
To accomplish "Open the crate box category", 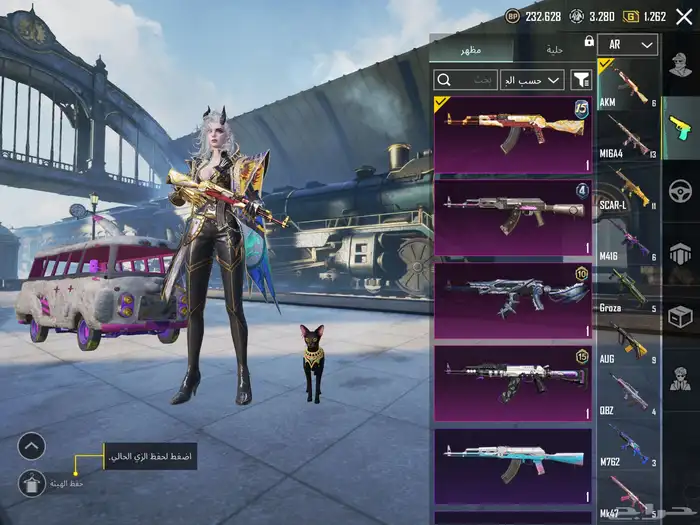I will 681,316.
